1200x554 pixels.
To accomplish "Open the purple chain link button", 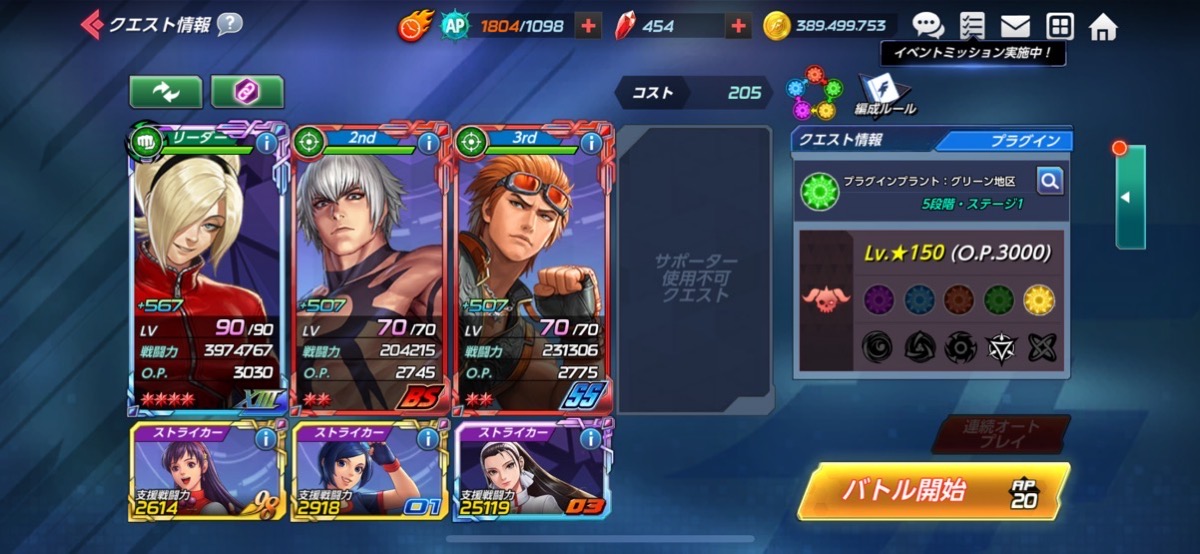I will pyautogui.click(x=247, y=92).
